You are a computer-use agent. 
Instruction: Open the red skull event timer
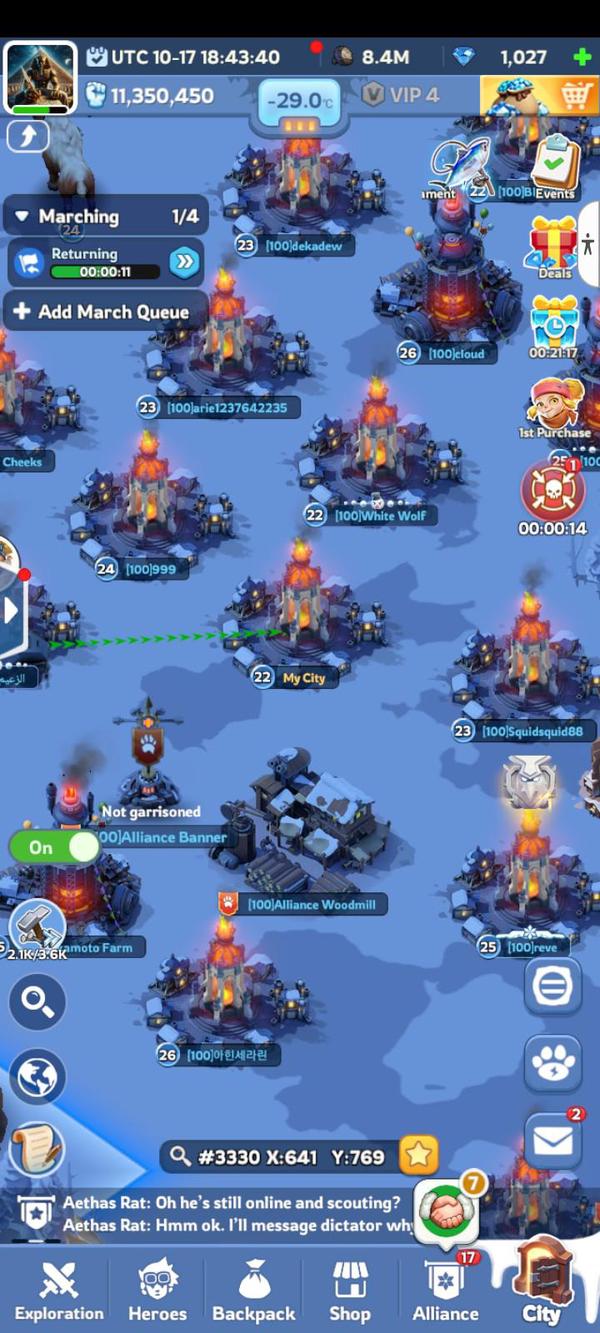tap(552, 490)
